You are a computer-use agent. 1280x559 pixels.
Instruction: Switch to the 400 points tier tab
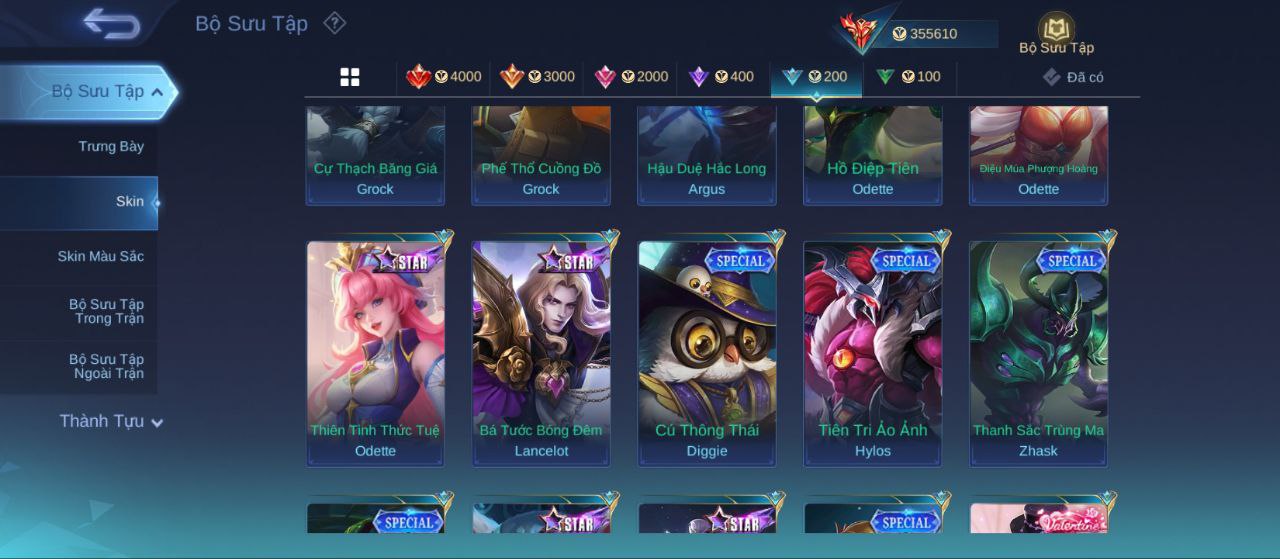722,77
